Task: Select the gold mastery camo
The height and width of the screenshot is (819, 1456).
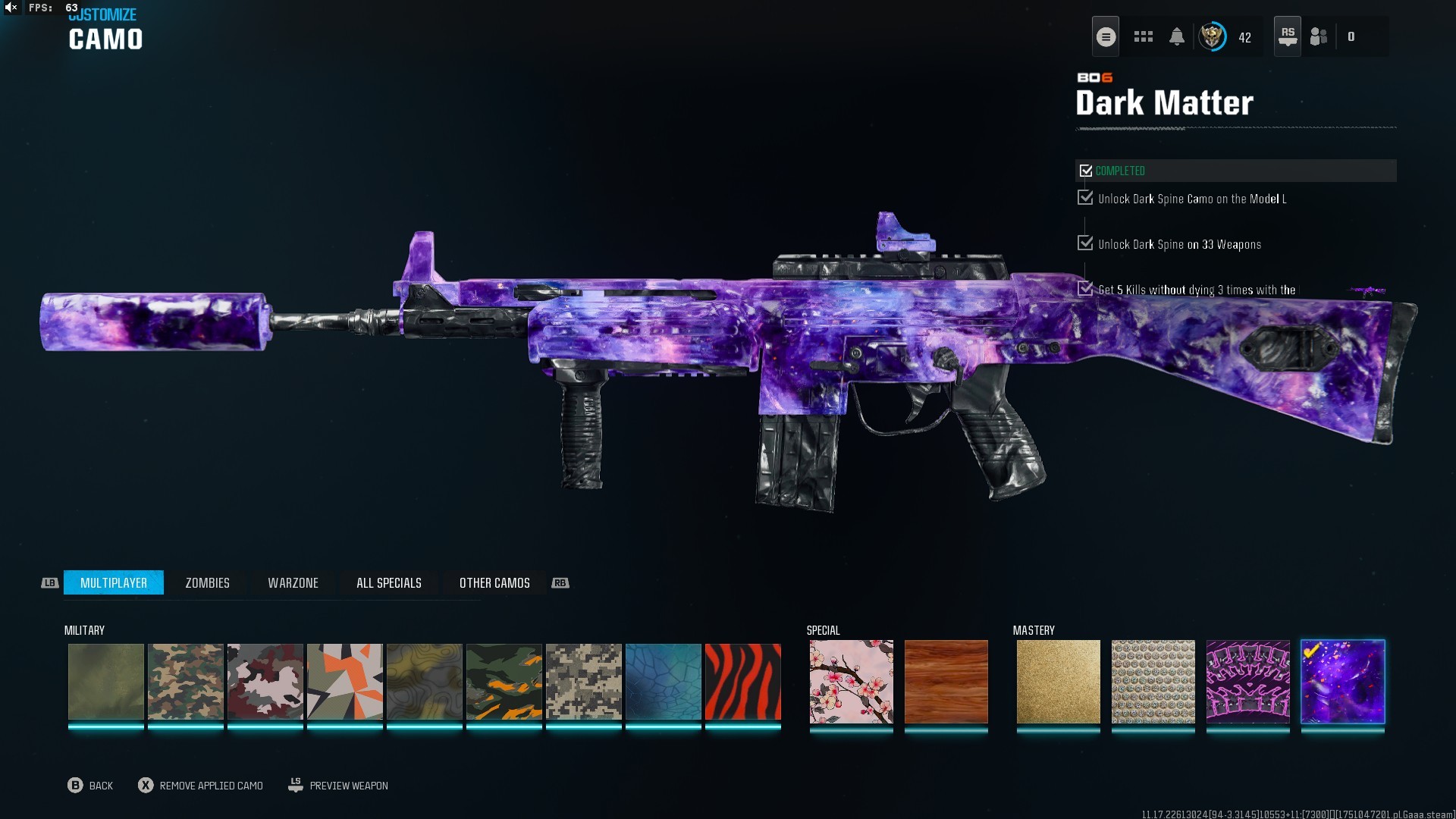Action: (x=1058, y=681)
